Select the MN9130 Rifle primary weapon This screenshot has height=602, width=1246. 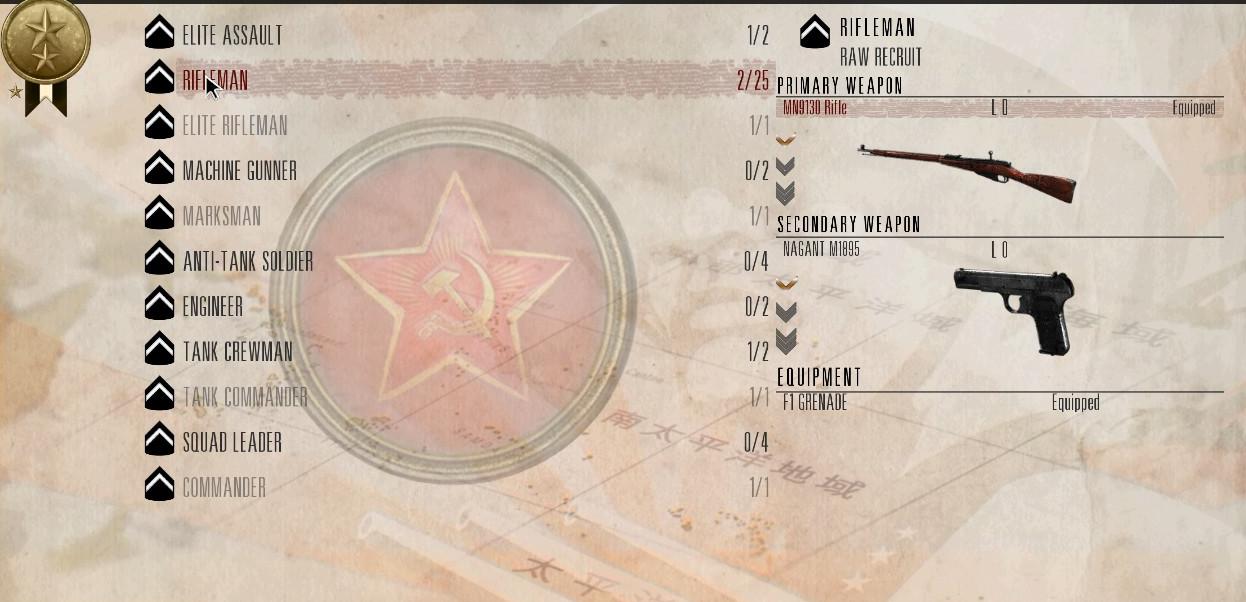click(815, 108)
